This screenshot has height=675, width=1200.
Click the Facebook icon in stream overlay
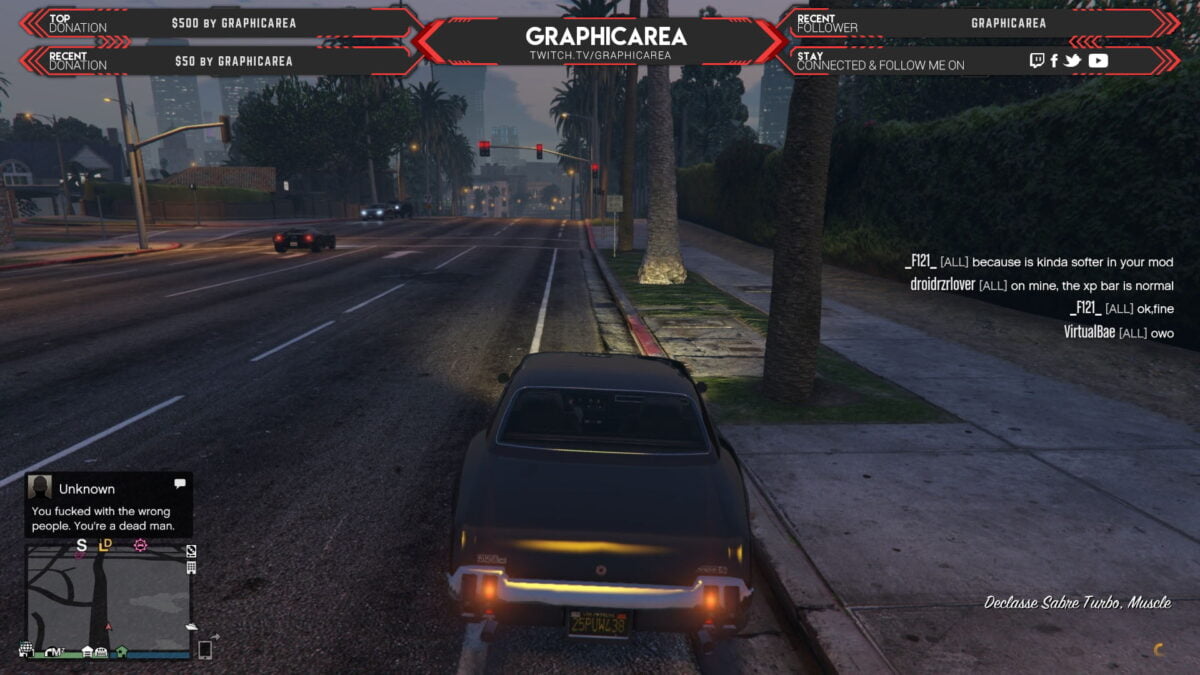tap(1054, 61)
